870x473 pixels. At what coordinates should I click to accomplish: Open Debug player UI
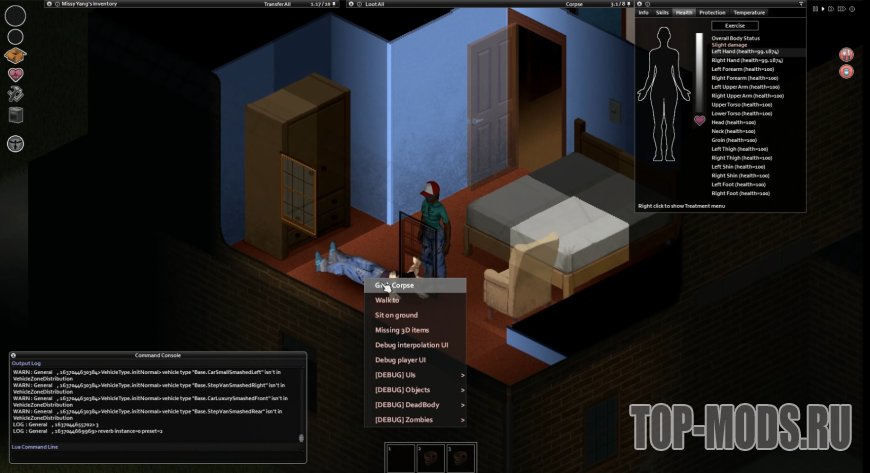400,360
